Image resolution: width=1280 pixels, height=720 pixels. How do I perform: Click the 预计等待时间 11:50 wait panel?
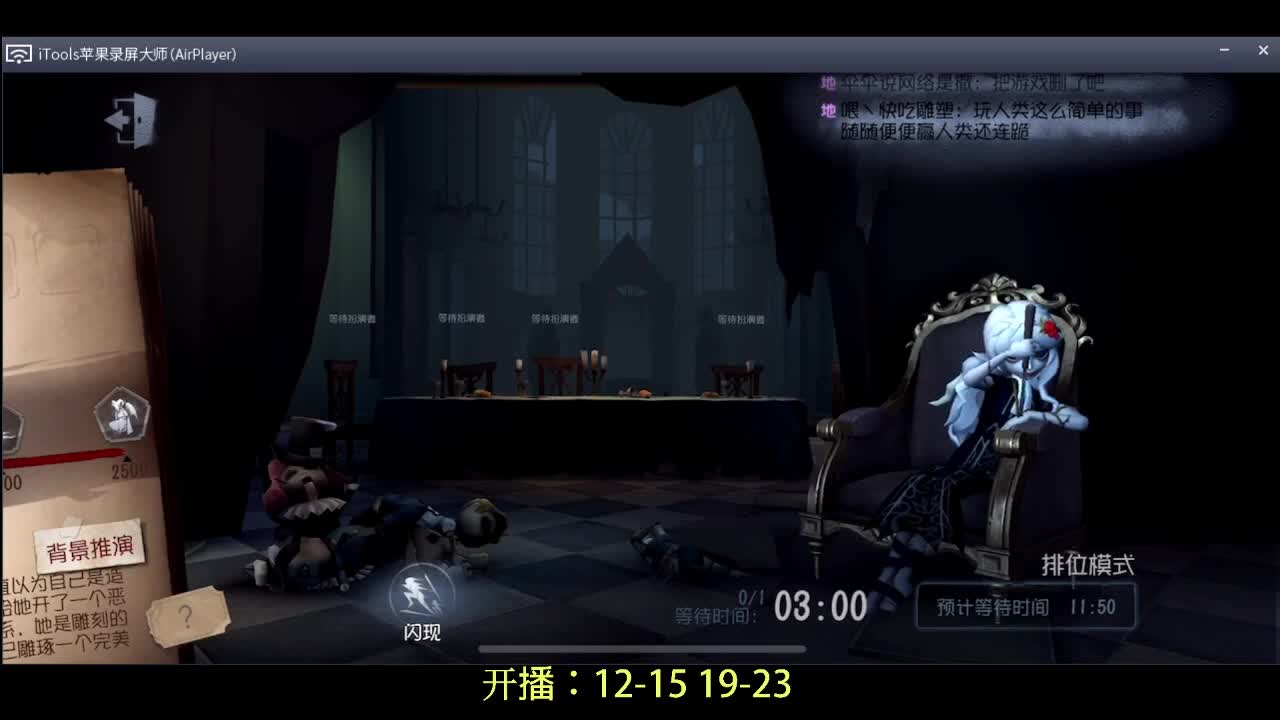(x=1027, y=605)
